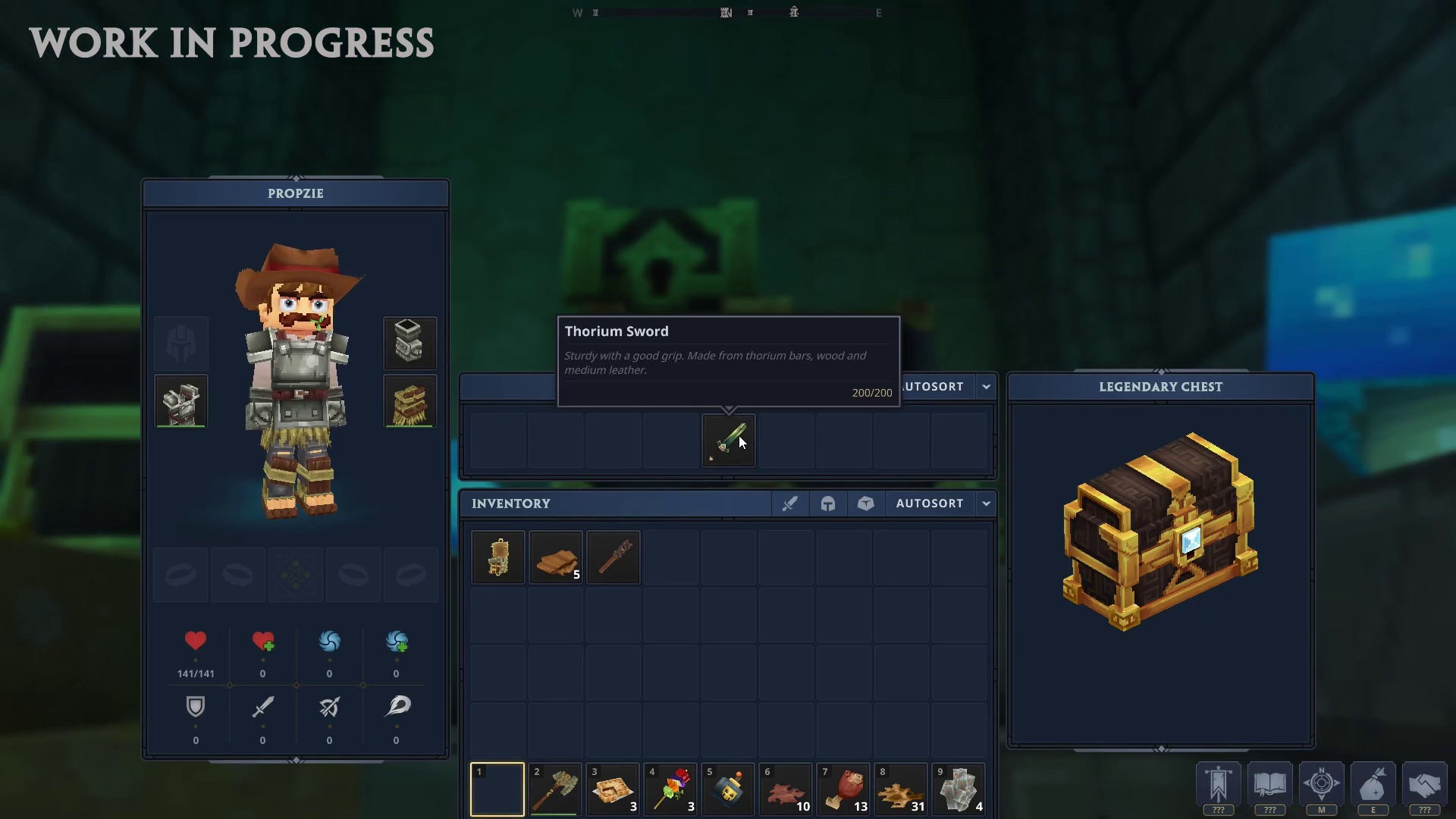The height and width of the screenshot is (819, 1456).
Task: Select the wood planks stack of 5
Action: [555, 558]
